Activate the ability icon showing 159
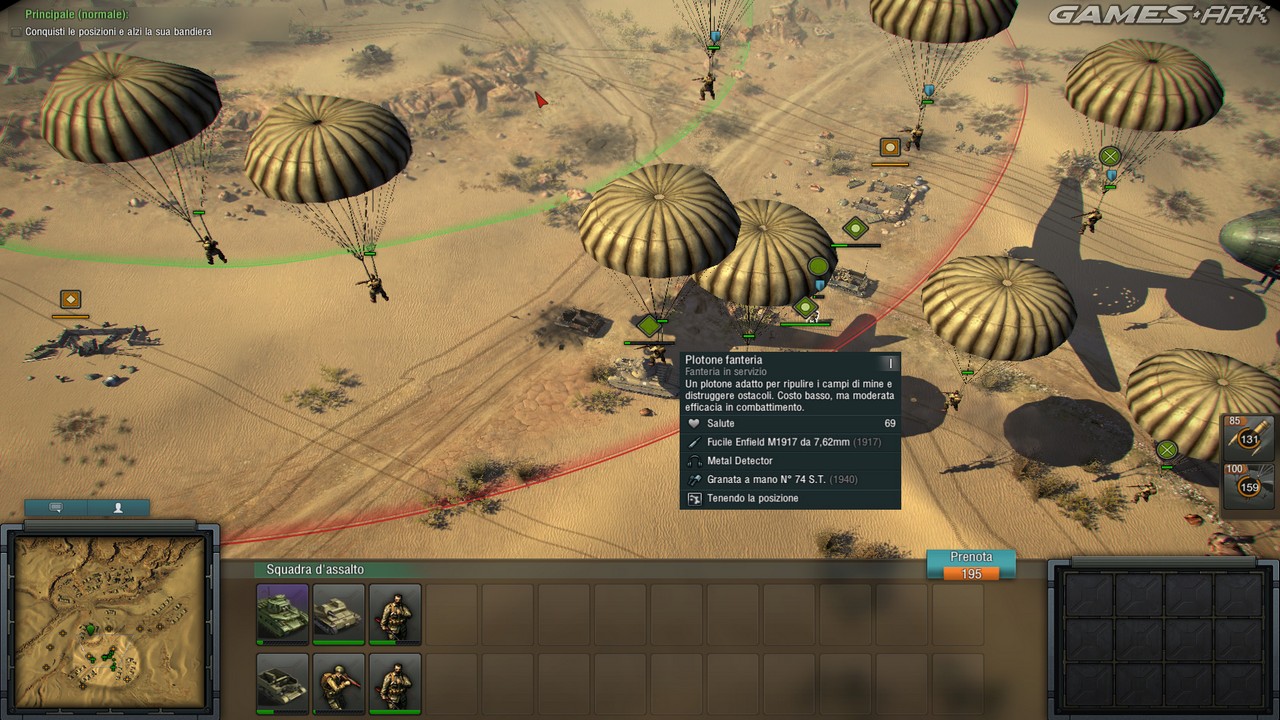This screenshot has height=720, width=1280. [x=1249, y=486]
